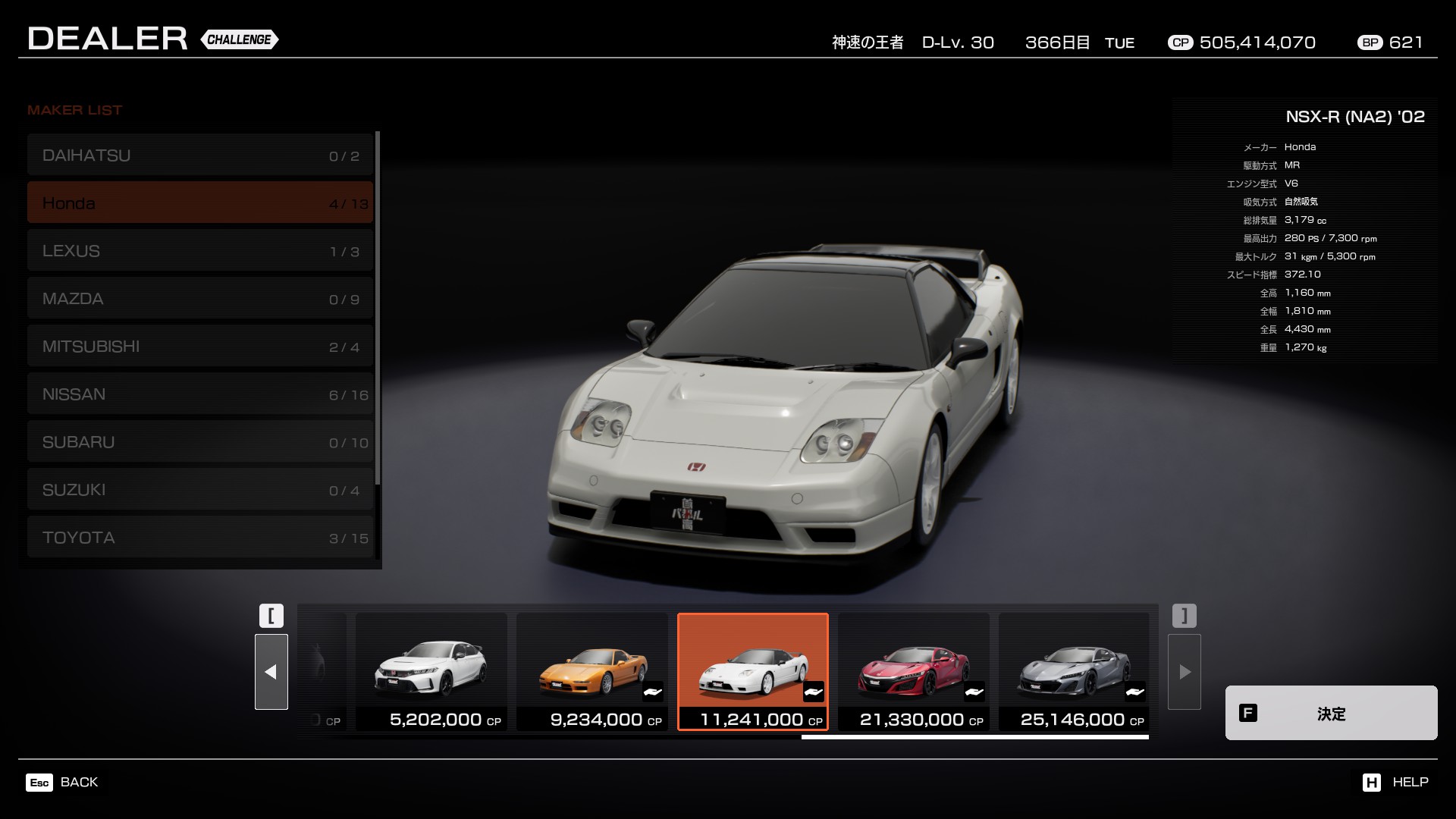Switch to NISSAN maker
1456x819 pixels.
tap(200, 394)
